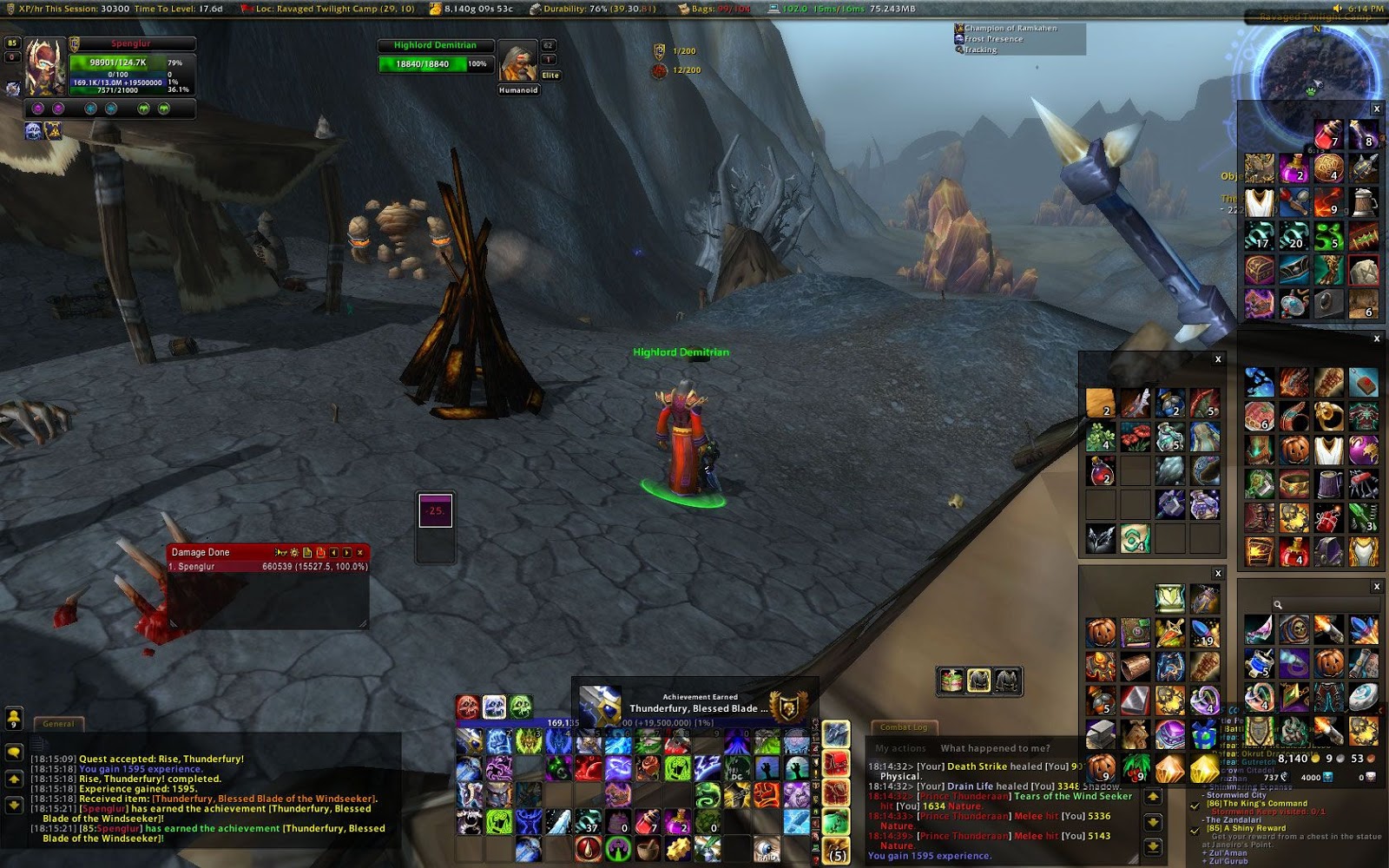1389x868 pixels.
Task: Open Recount configuration via gear icon
Action: (294, 552)
